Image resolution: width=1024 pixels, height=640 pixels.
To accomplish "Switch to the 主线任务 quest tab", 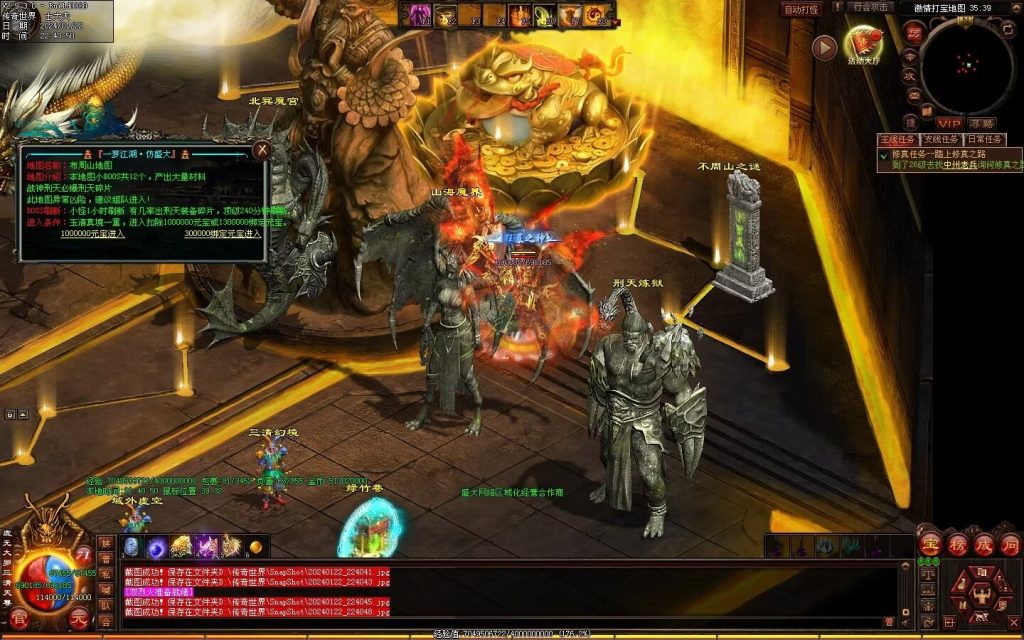I will pyautogui.click(x=897, y=139).
